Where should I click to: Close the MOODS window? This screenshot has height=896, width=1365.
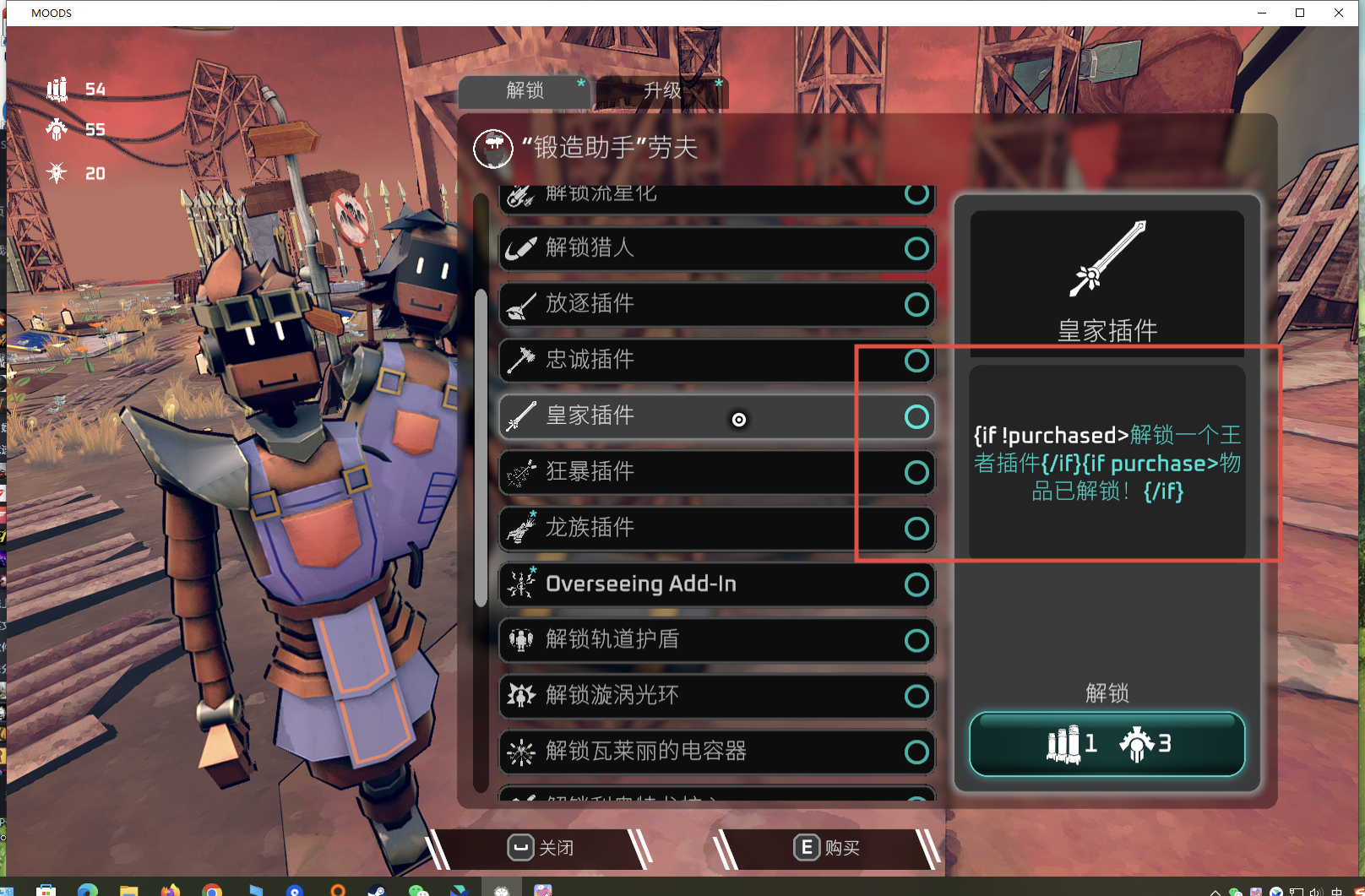click(1339, 13)
